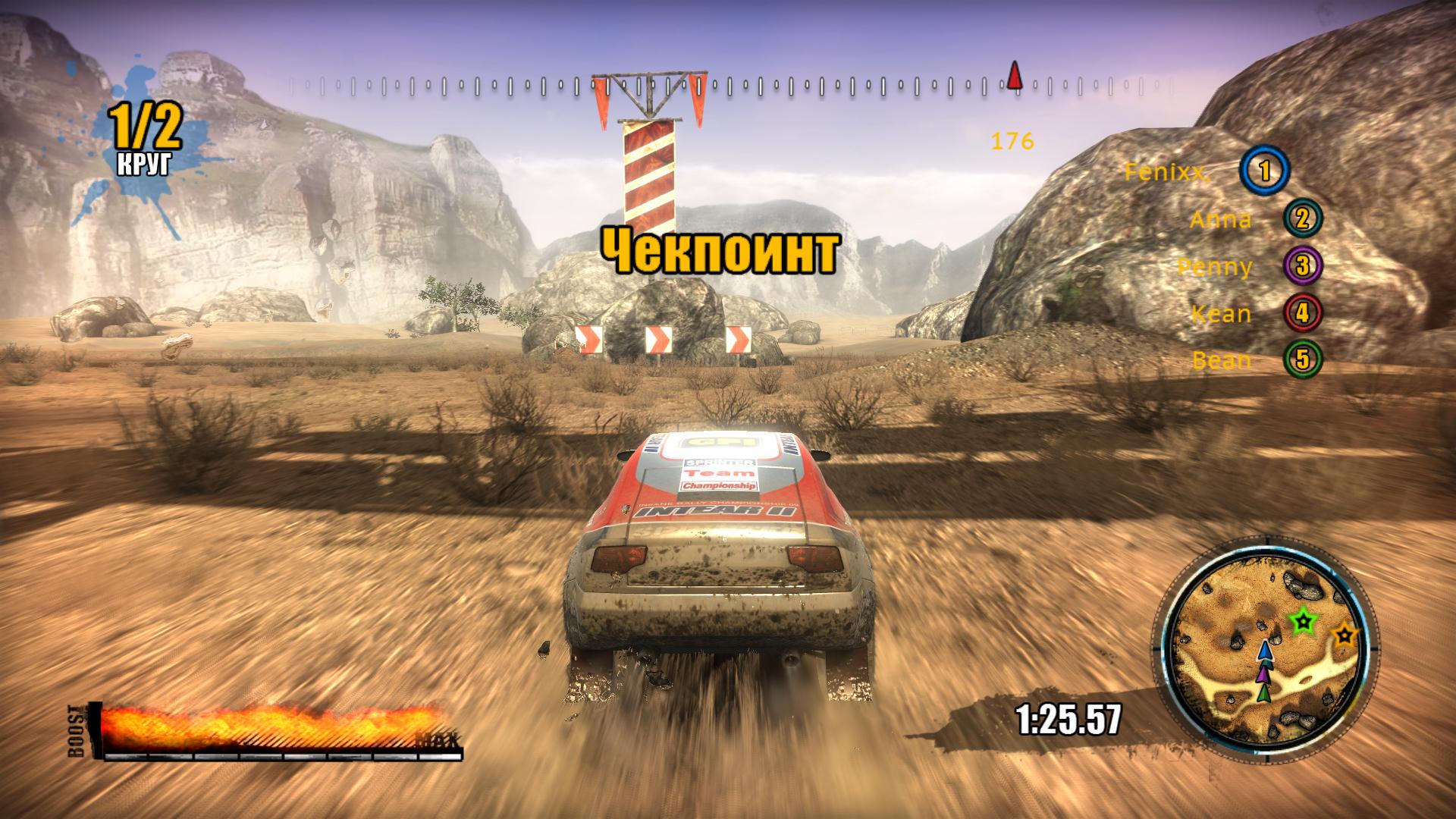The height and width of the screenshot is (819, 1456).
Task: Choose Penny in the racer standings
Action: pos(1215,267)
